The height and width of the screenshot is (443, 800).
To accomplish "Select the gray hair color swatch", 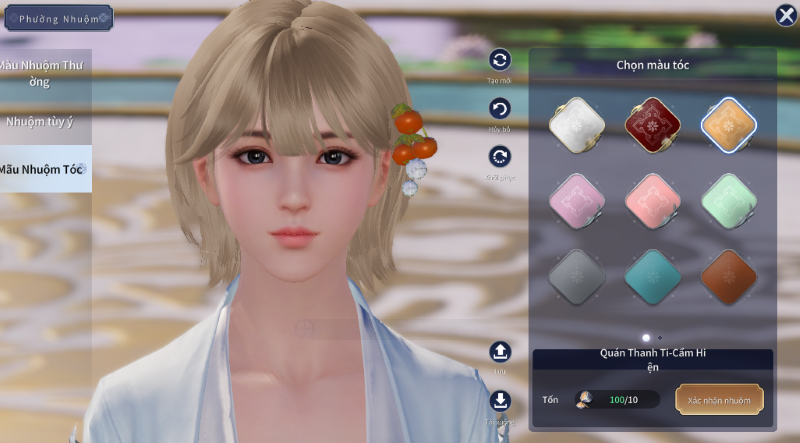I will click(x=576, y=275).
